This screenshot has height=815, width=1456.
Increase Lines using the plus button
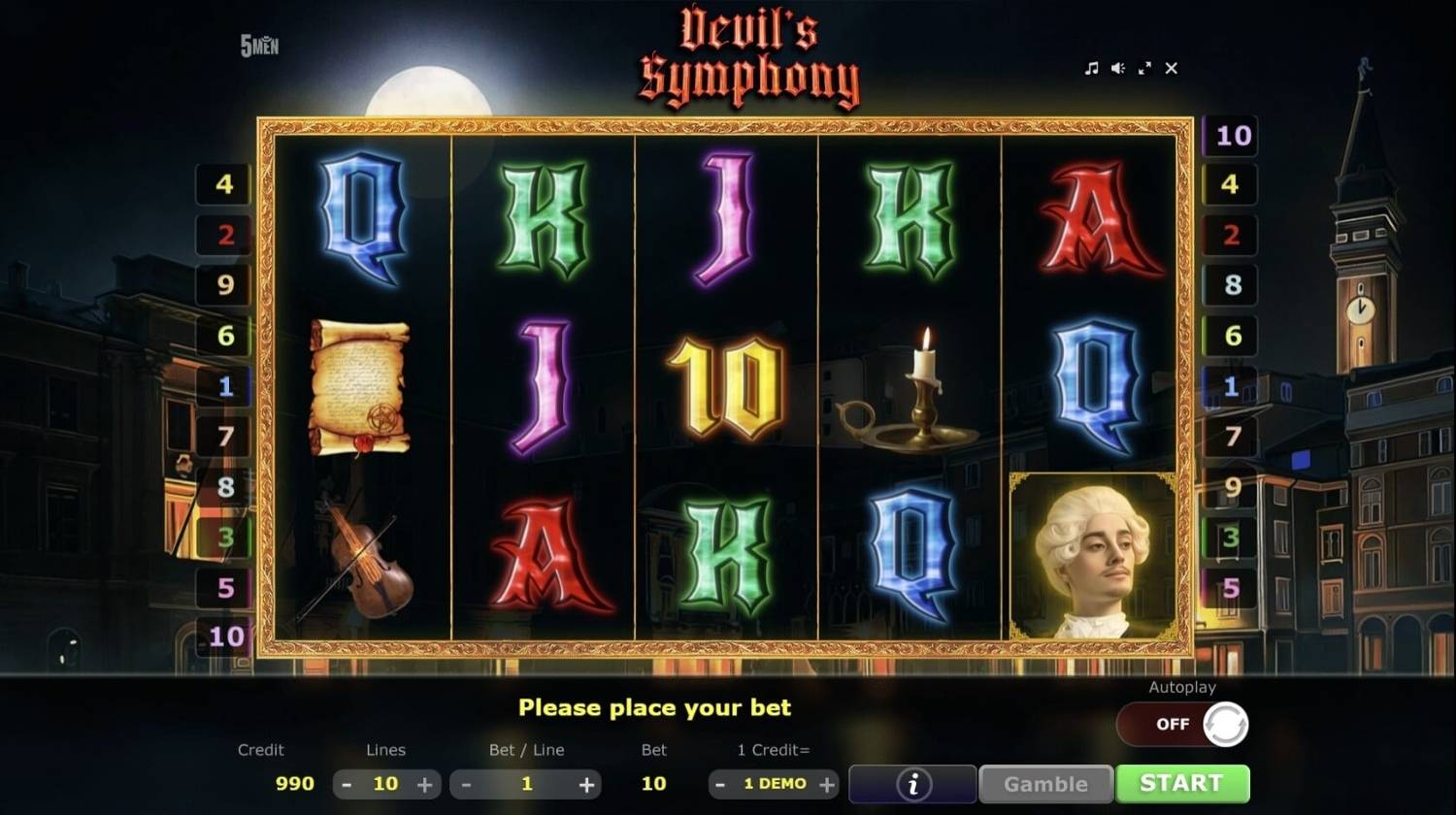pyautogui.click(x=427, y=783)
